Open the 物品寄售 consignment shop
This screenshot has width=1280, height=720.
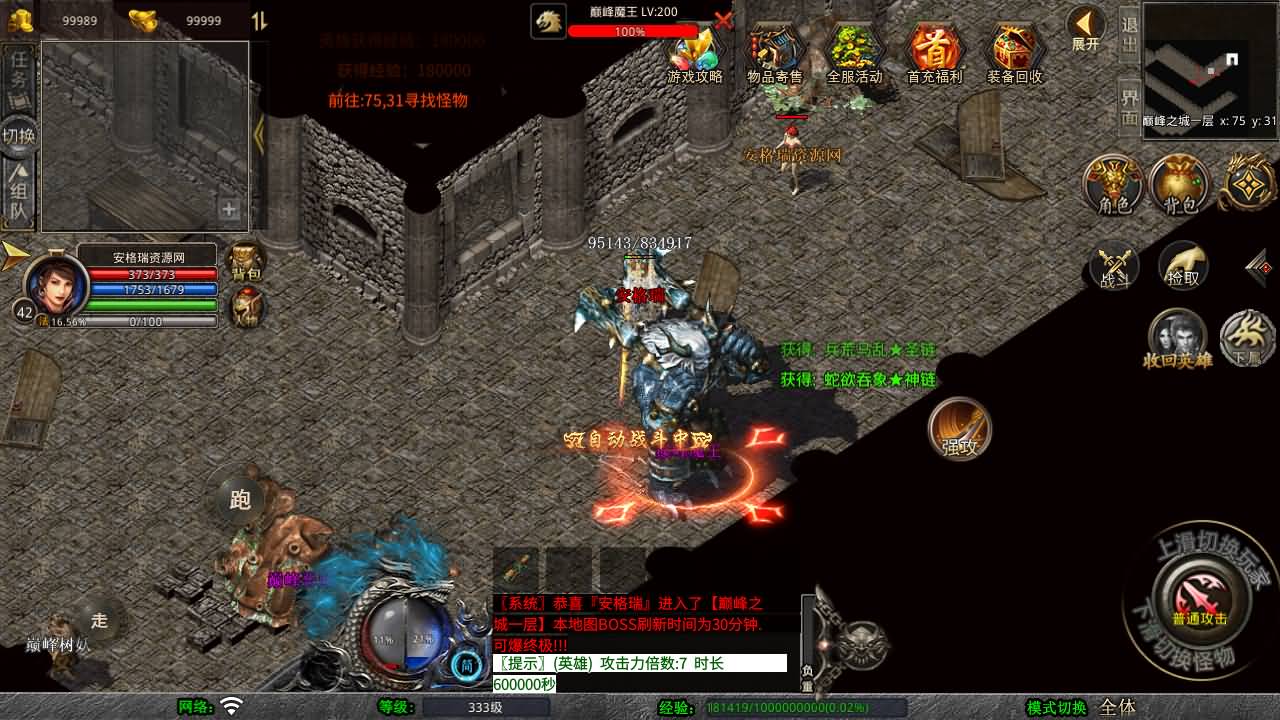click(774, 53)
